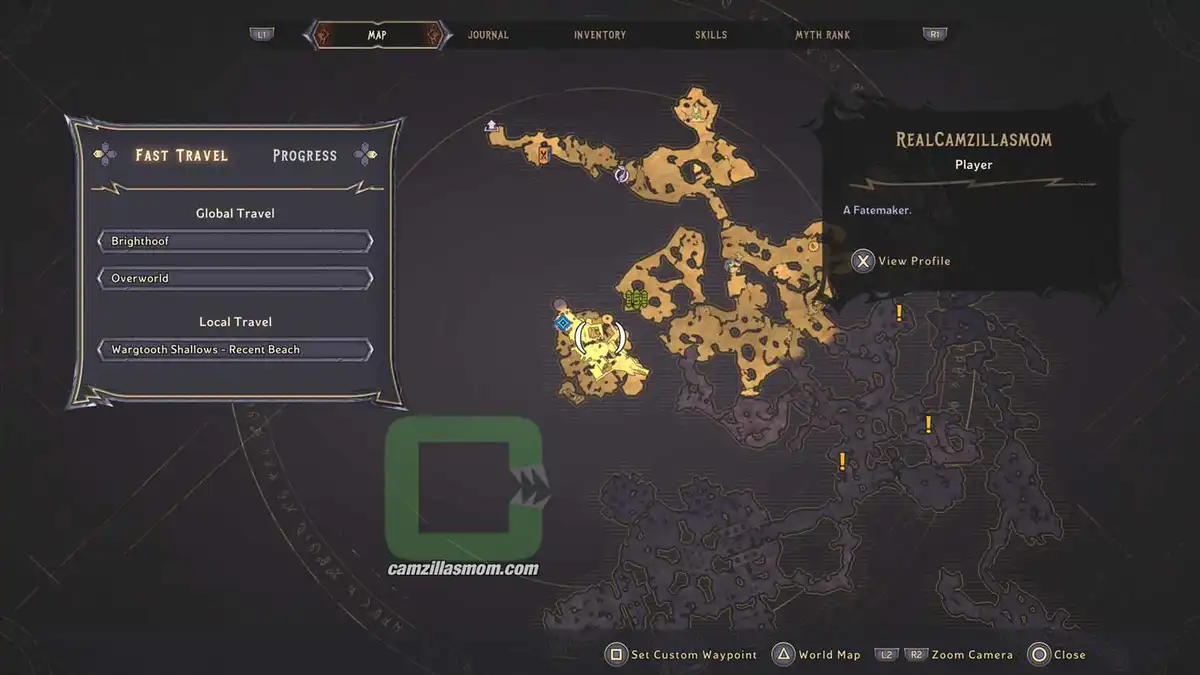1200x675 pixels.
Task: Go to the Skills tab
Action: (711, 35)
